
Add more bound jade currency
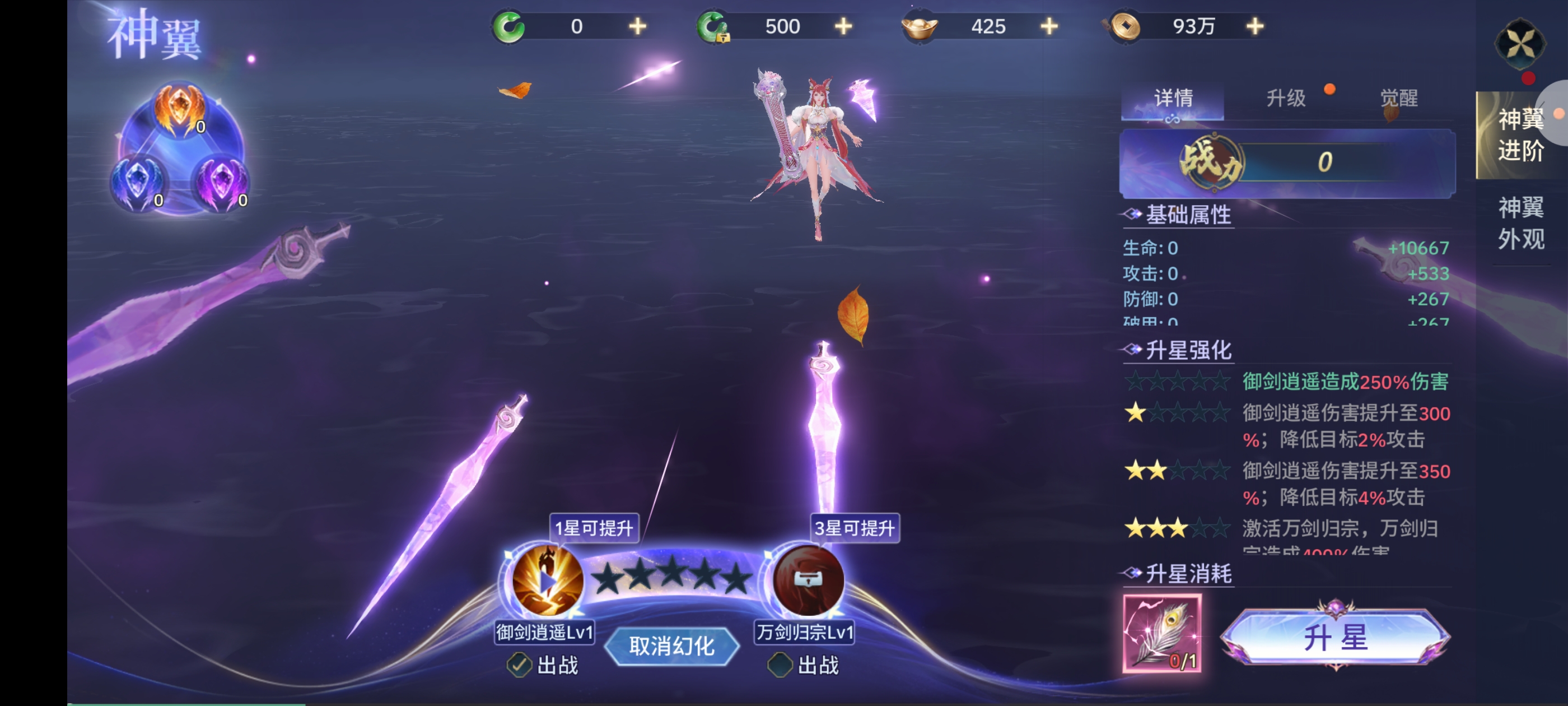pos(843,27)
